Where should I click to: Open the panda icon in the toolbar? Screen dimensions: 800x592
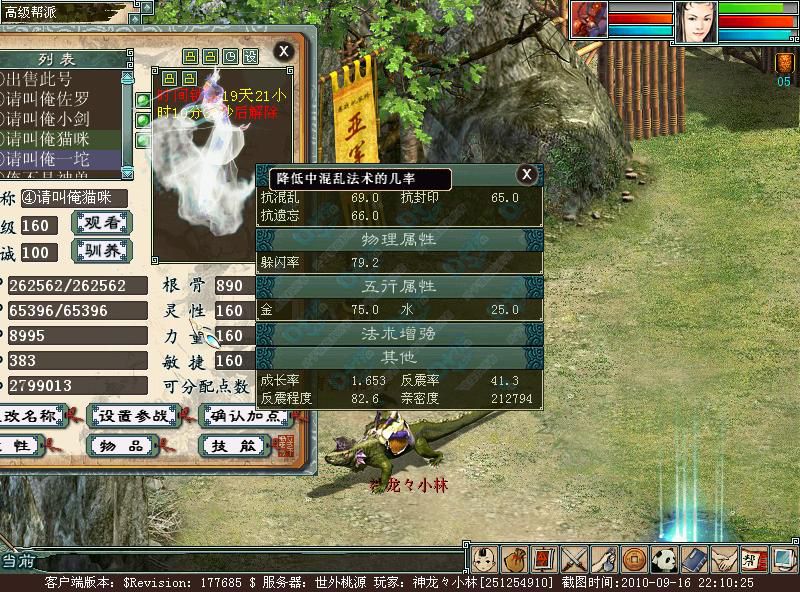(664, 559)
